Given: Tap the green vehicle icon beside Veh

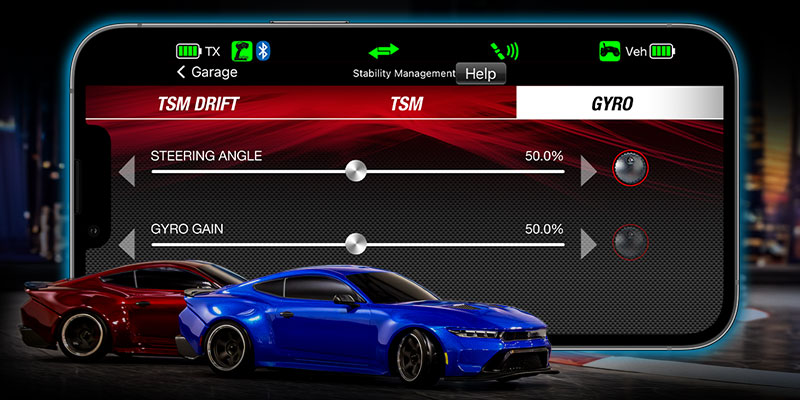Looking at the screenshot, I should [x=610, y=50].
